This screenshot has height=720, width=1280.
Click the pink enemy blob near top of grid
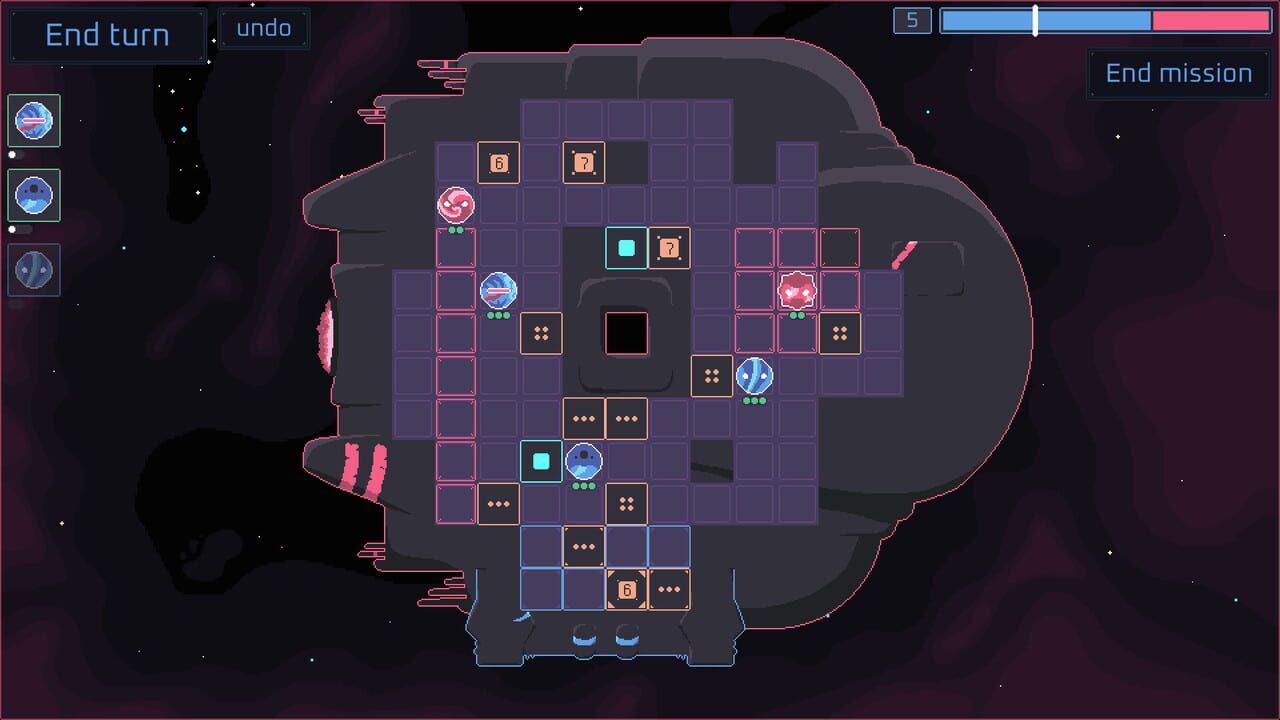pyautogui.click(x=456, y=207)
